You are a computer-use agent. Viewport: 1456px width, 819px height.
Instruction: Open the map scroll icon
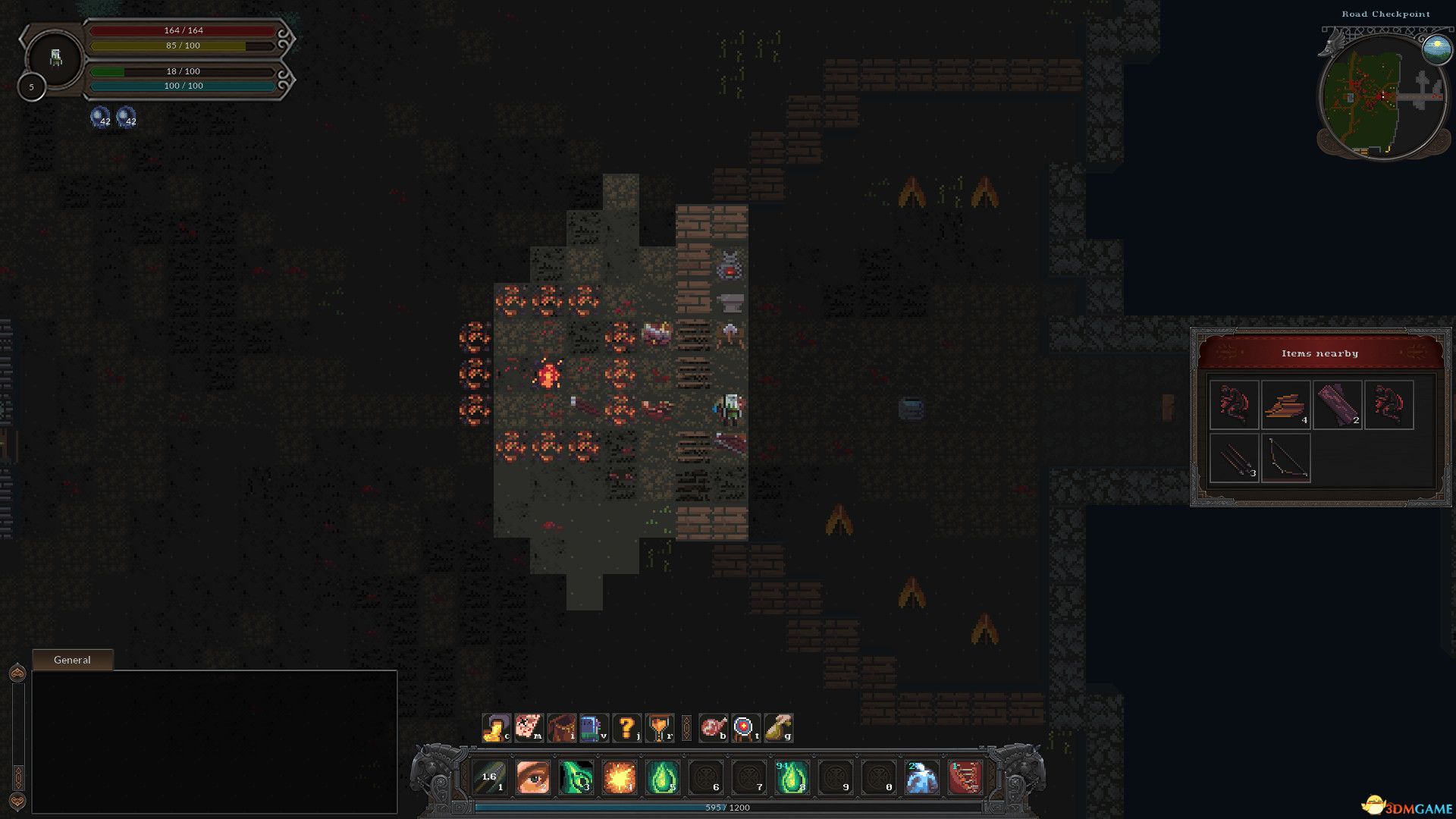pyautogui.click(x=529, y=728)
